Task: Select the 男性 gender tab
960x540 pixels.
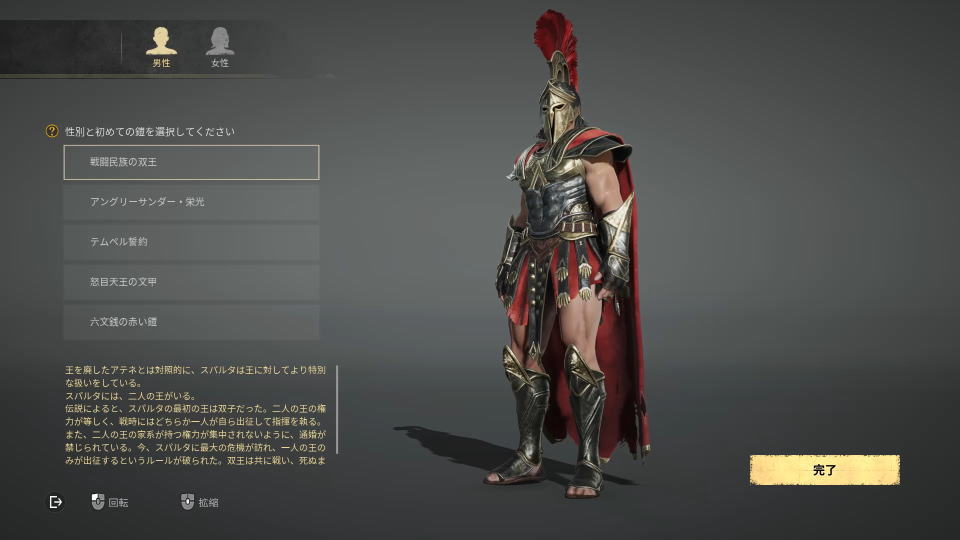Action: (x=160, y=46)
